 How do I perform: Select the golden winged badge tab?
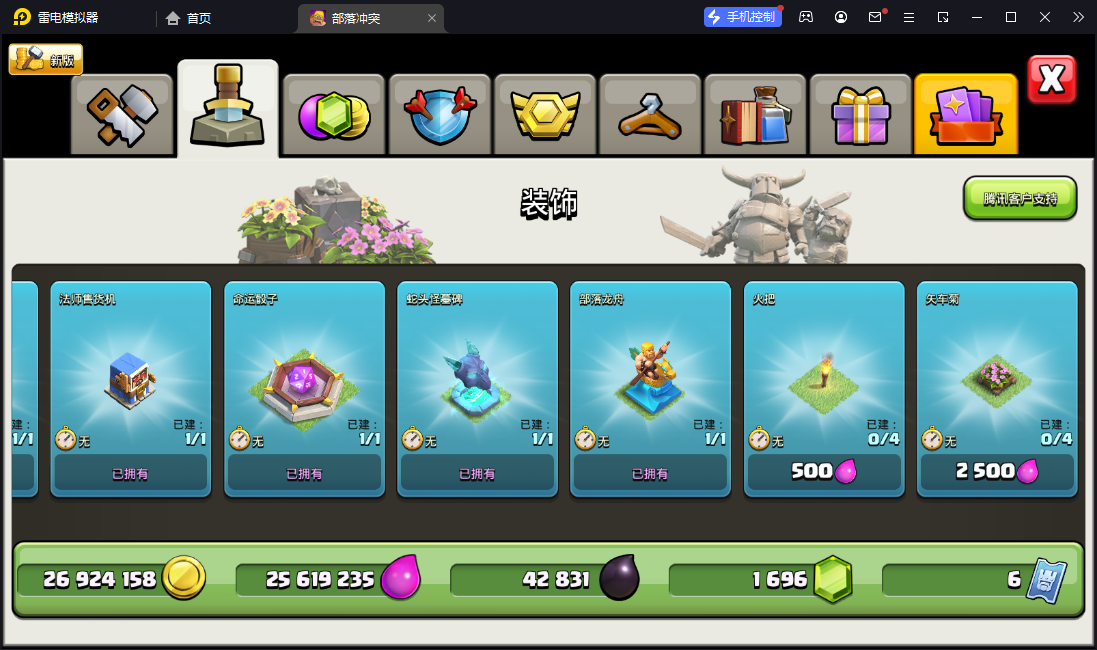click(x=545, y=115)
